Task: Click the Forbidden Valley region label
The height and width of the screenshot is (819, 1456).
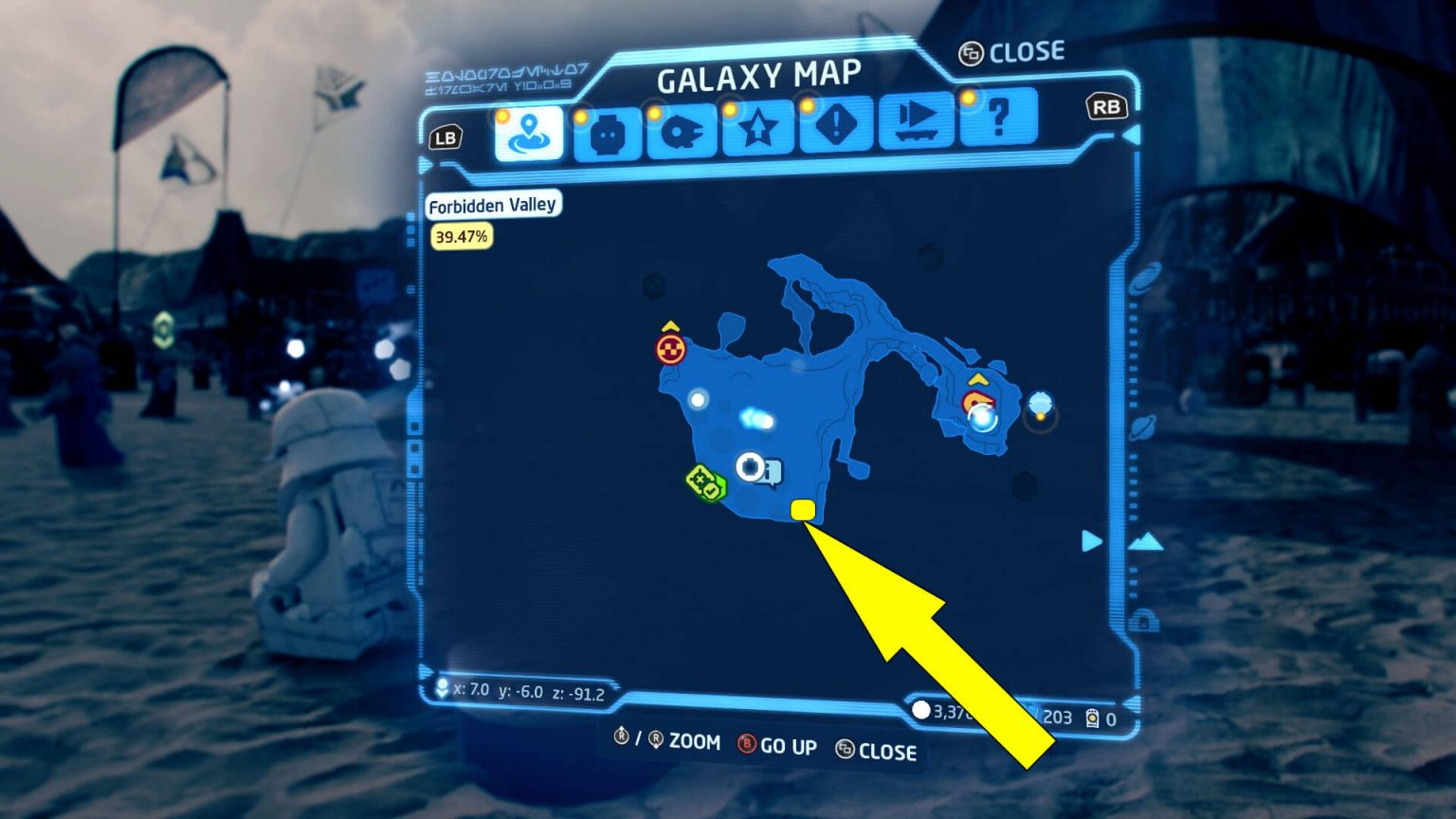Action: pyautogui.click(x=494, y=205)
